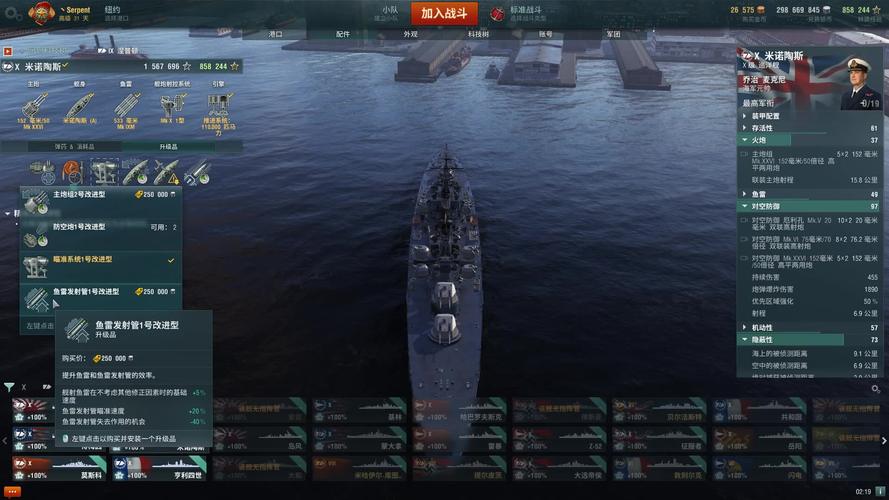The width and height of the screenshot is (889, 500).
Task: Open the 外观 exterior tab
Action: point(410,34)
